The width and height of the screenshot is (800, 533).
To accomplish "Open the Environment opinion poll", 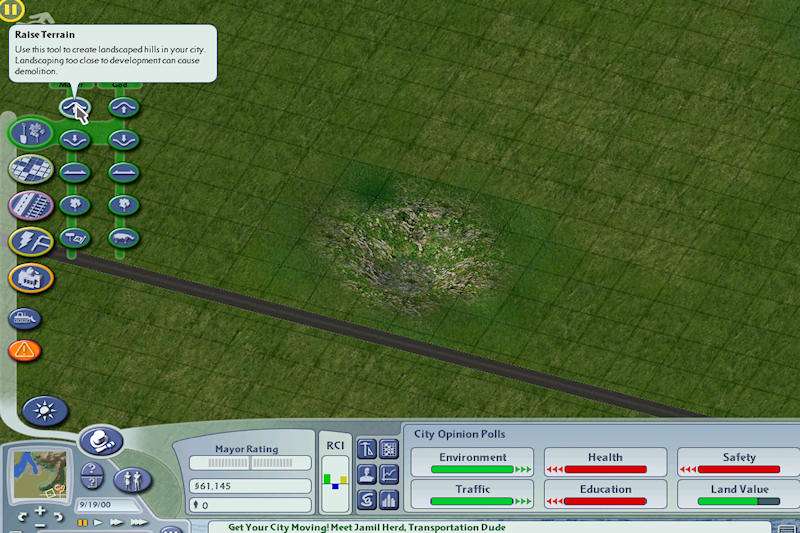I will click(x=472, y=462).
